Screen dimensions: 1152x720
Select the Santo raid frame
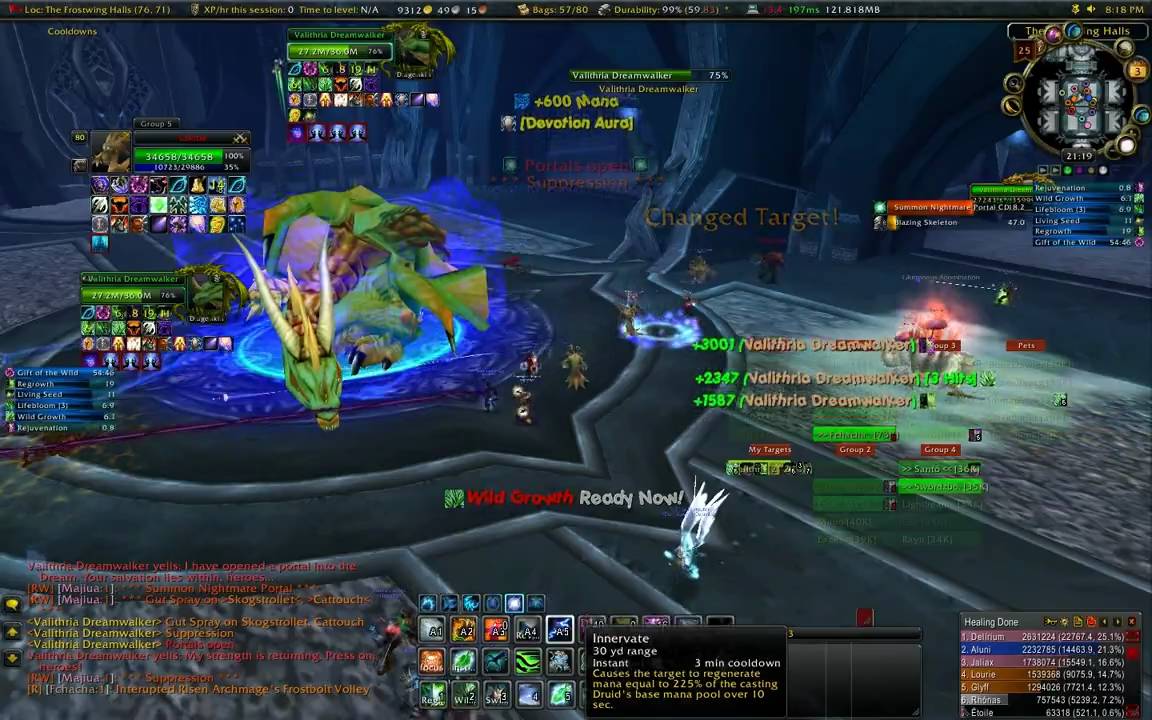938,468
